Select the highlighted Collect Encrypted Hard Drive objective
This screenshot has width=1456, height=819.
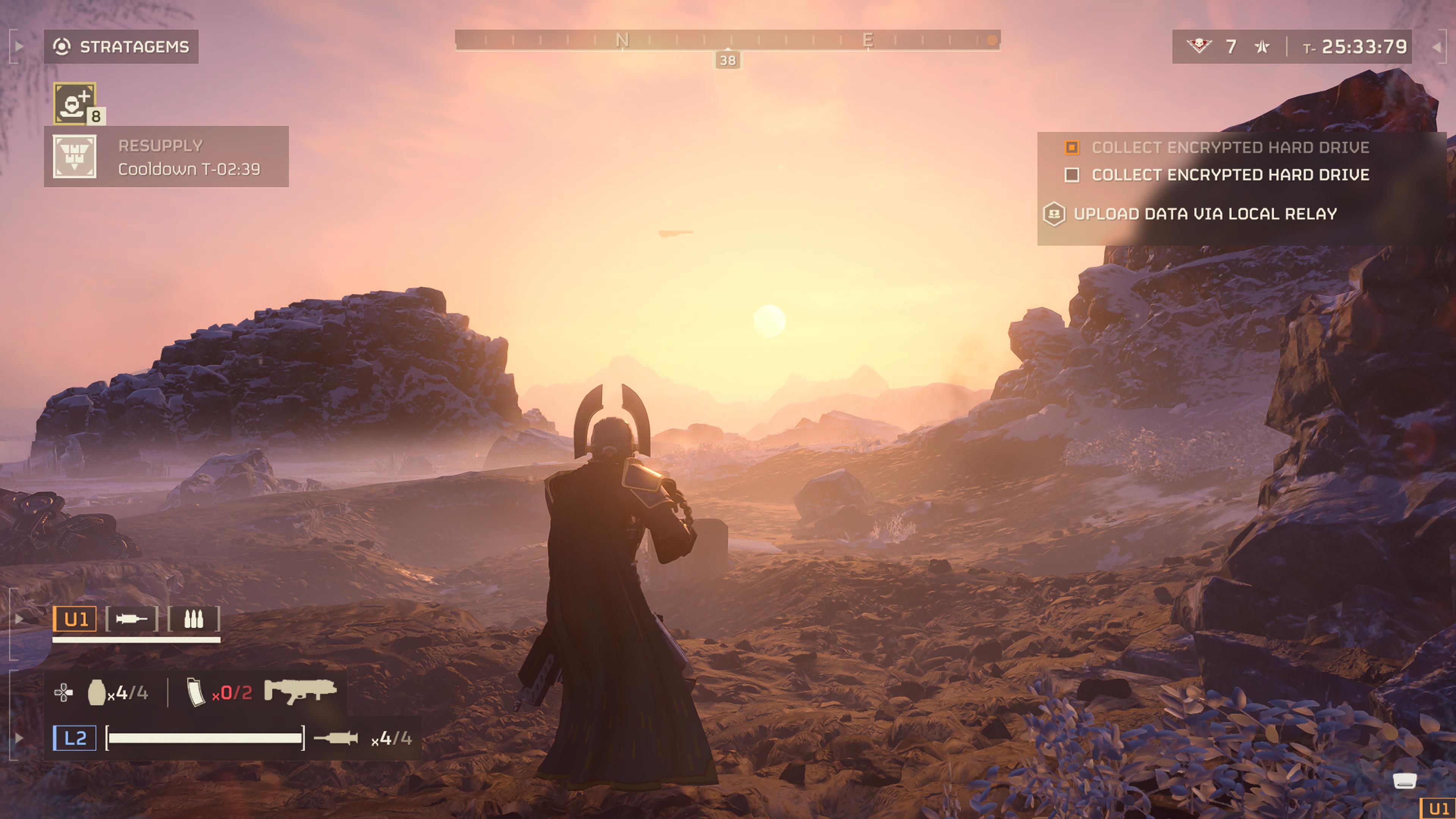(x=1230, y=147)
